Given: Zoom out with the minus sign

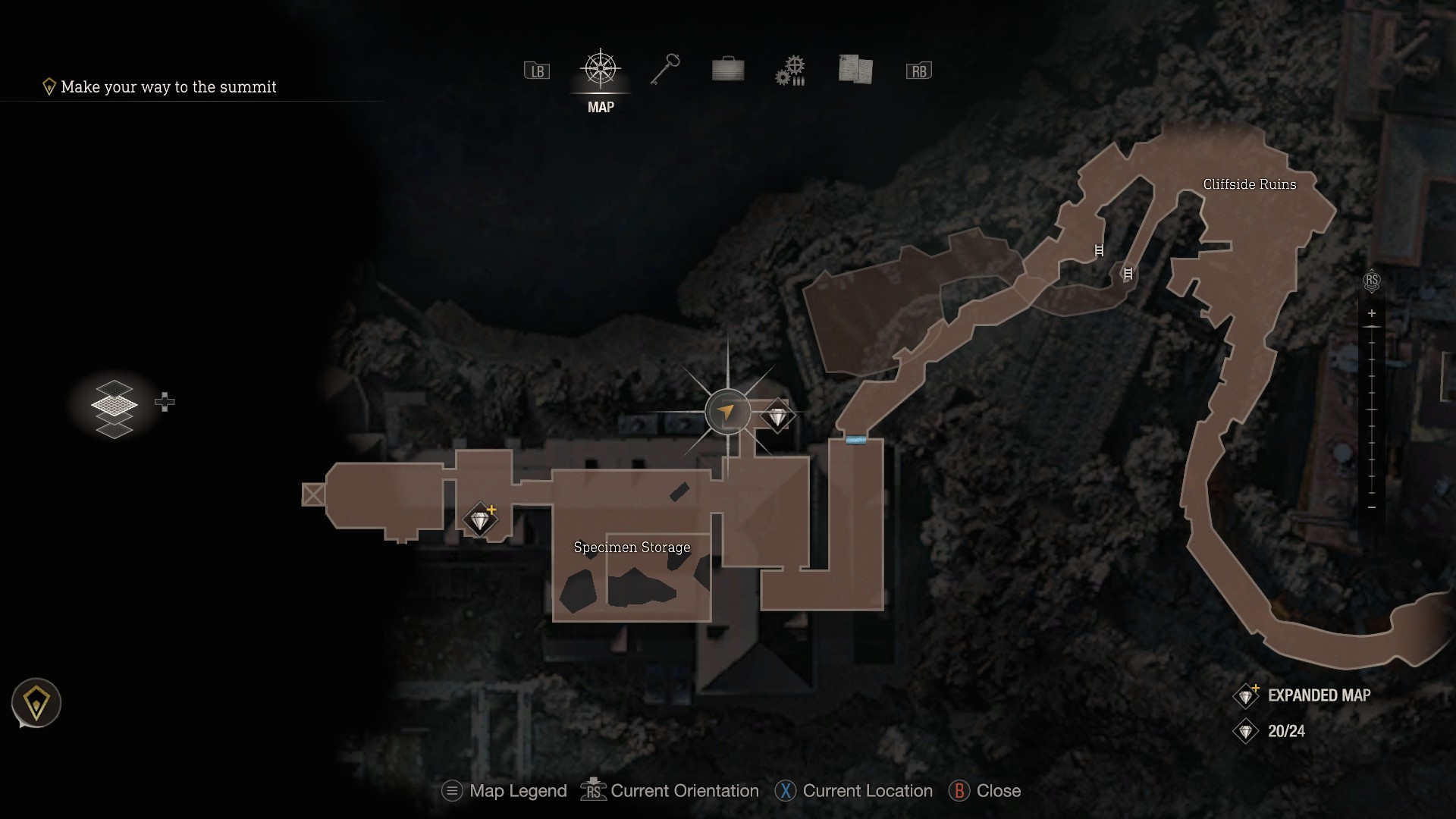Looking at the screenshot, I should tap(1371, 507).
